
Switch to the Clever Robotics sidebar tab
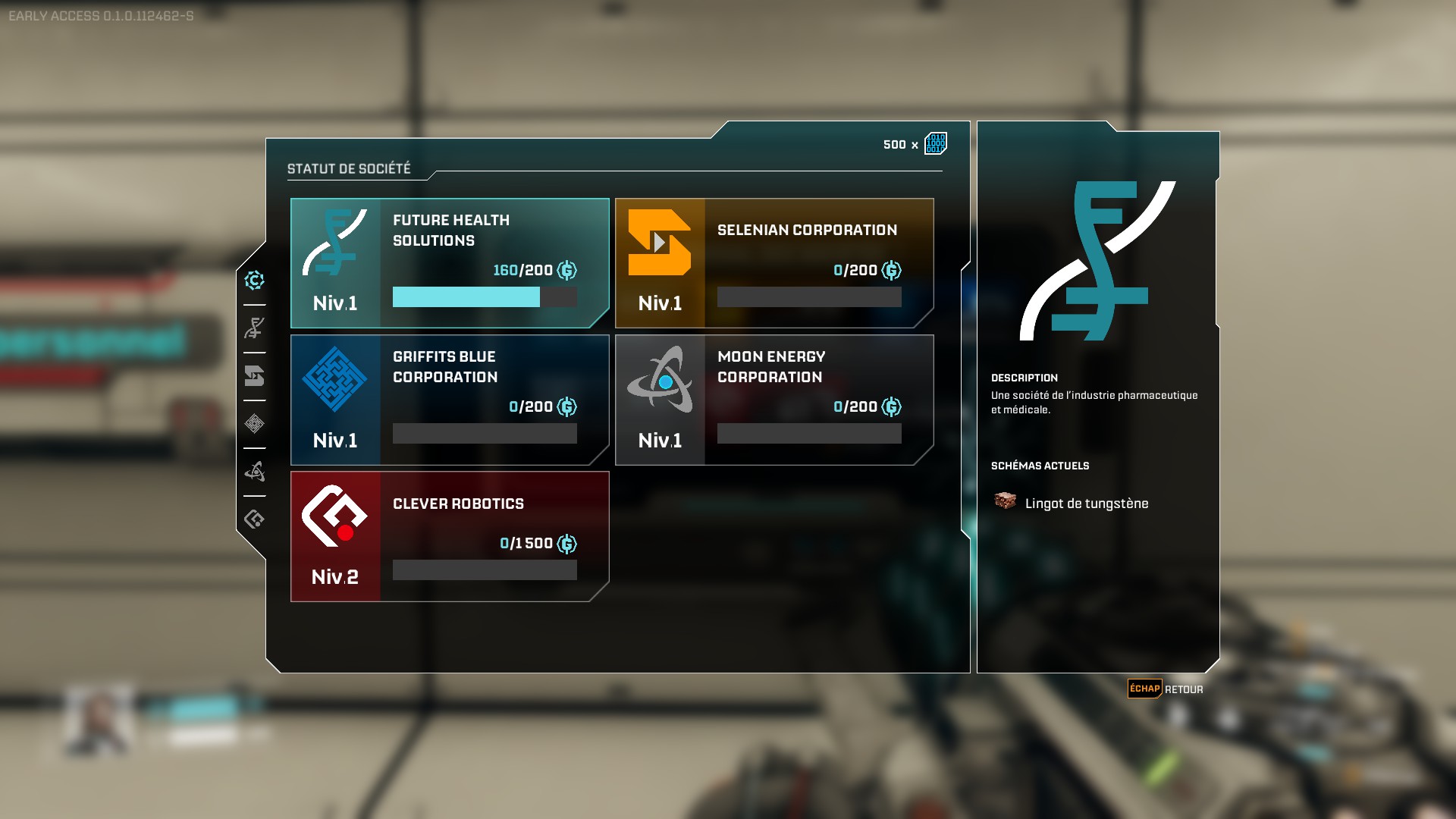tap(255, 519)
